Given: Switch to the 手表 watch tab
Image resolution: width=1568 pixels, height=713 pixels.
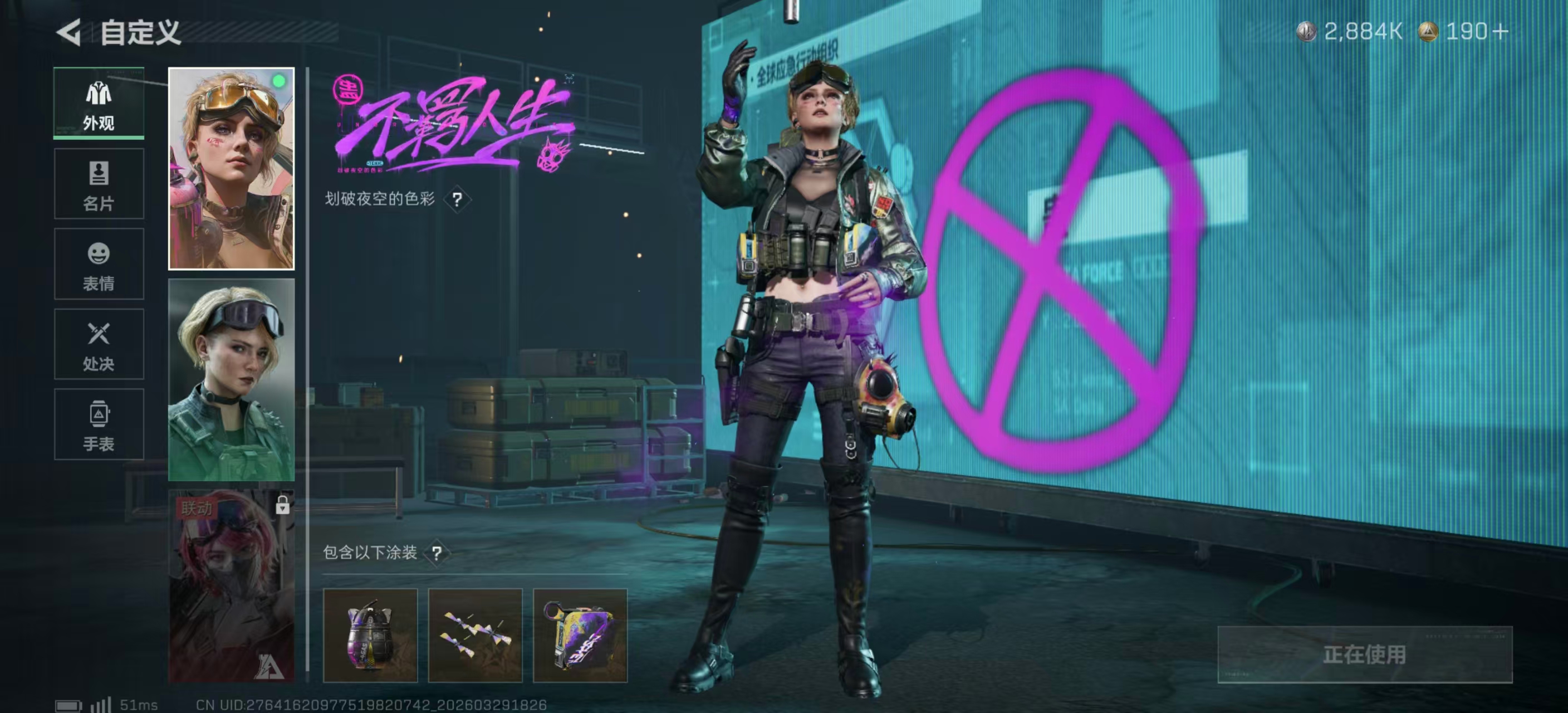Looking at the screenshot, I should click(99, 425).
